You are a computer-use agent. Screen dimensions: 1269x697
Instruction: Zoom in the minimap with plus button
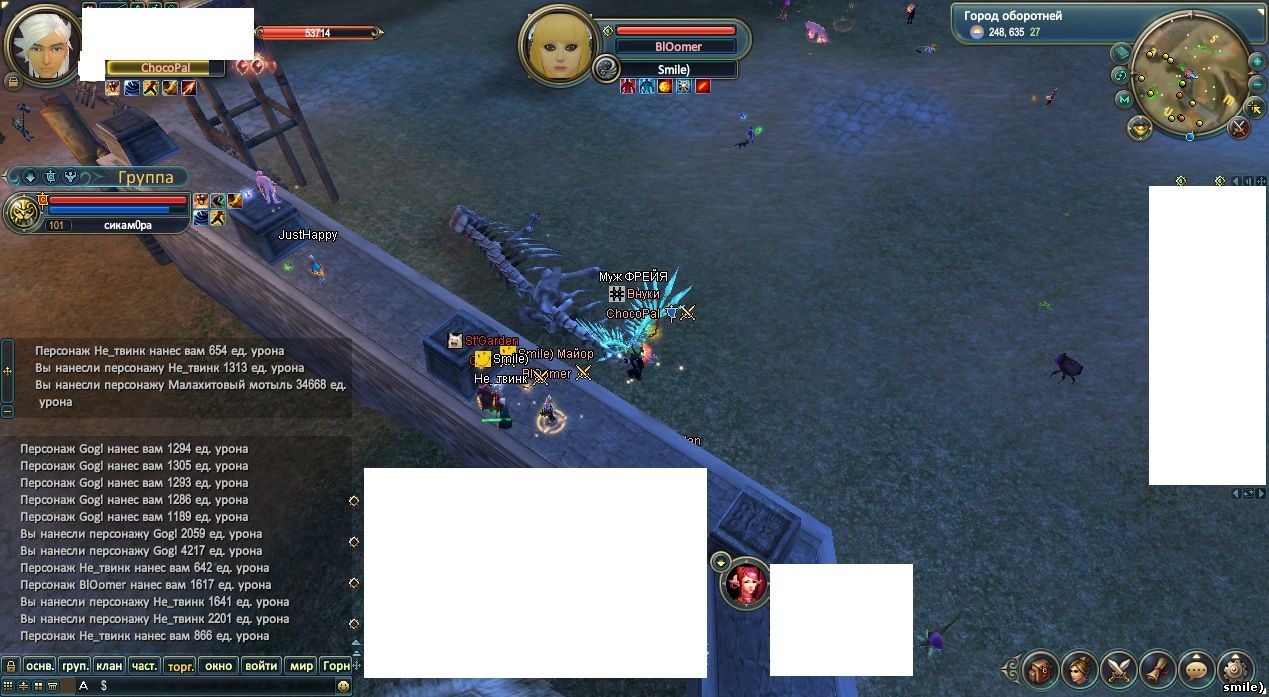(x=1257, y=62)
